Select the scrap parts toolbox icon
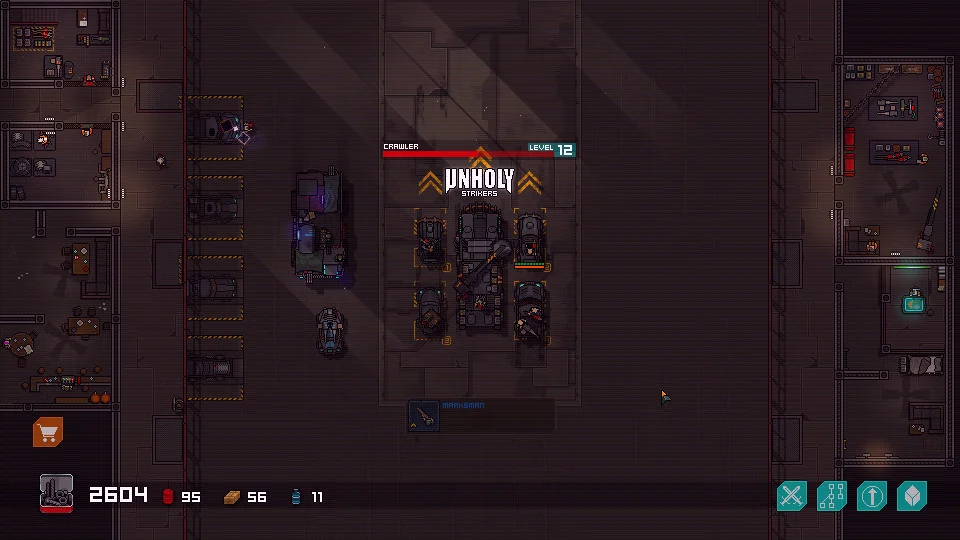 [56, 493]
